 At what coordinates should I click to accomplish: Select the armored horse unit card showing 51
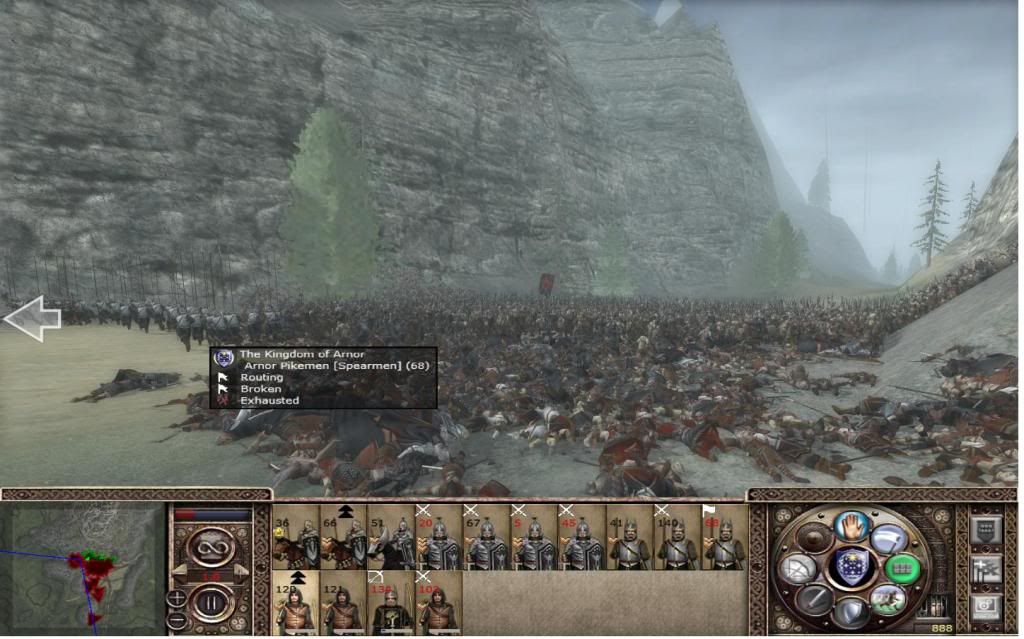pos(391,538)
